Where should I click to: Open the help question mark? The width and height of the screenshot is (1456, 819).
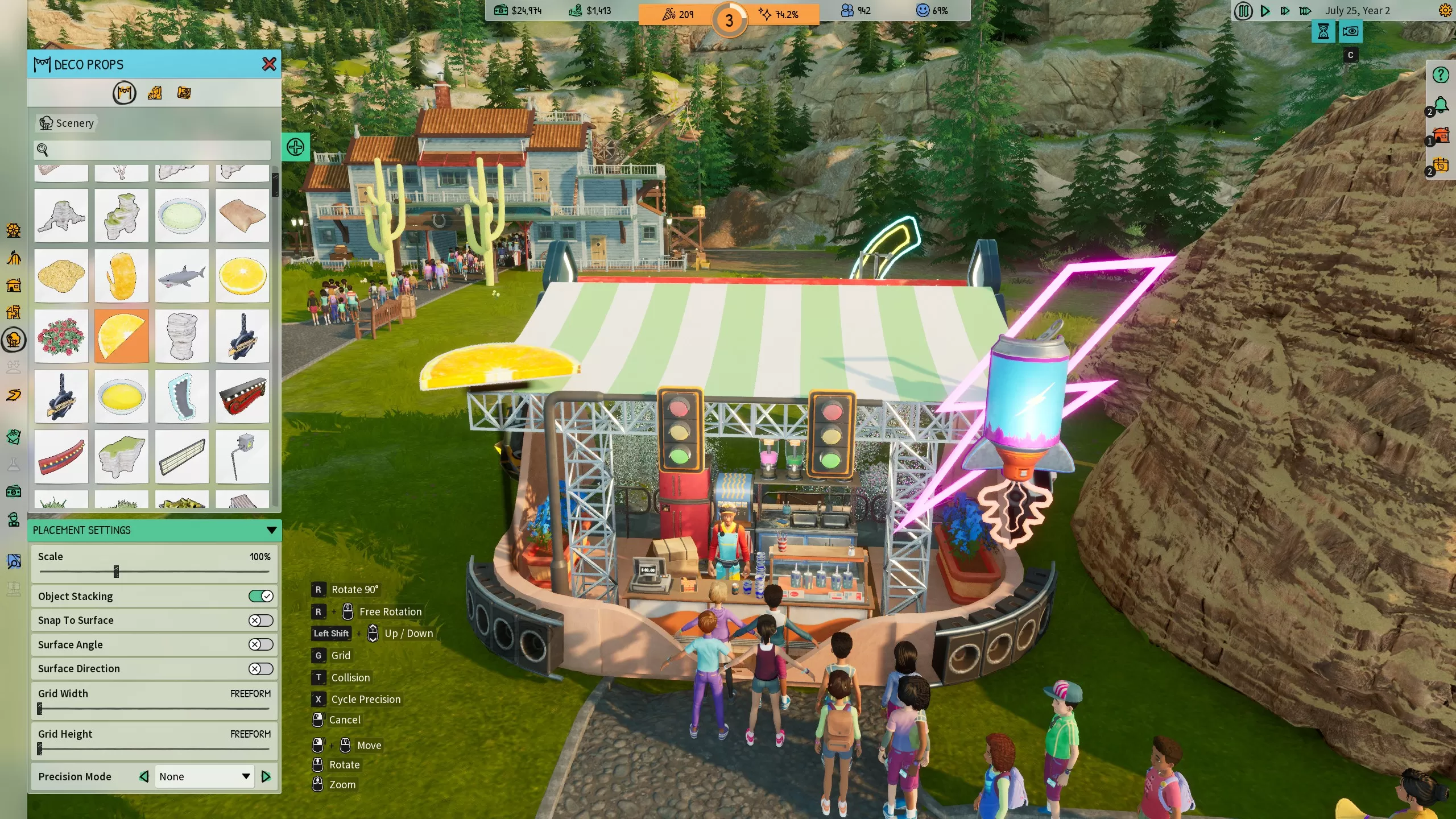tap(1440, 75)
